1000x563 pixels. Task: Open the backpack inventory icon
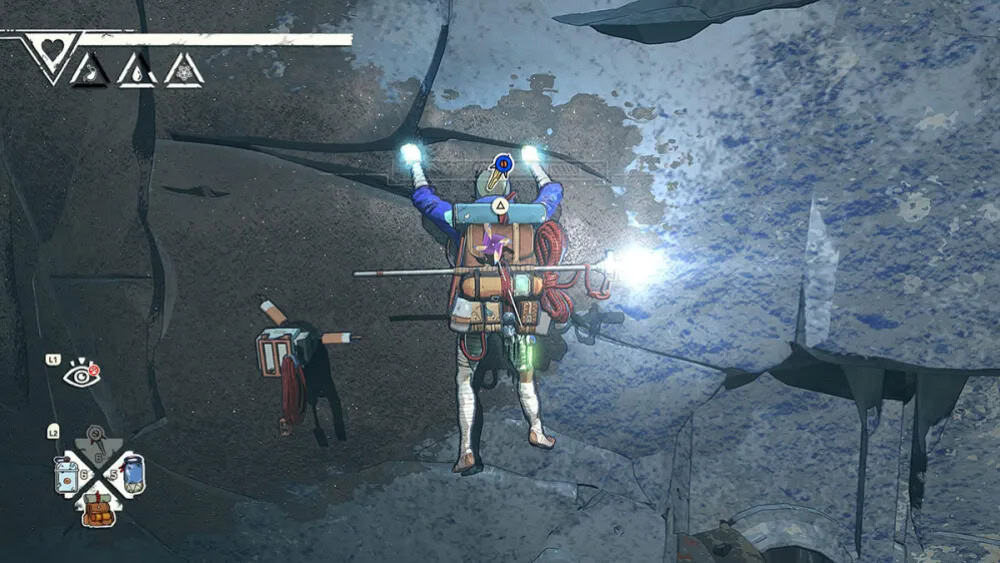97,509
